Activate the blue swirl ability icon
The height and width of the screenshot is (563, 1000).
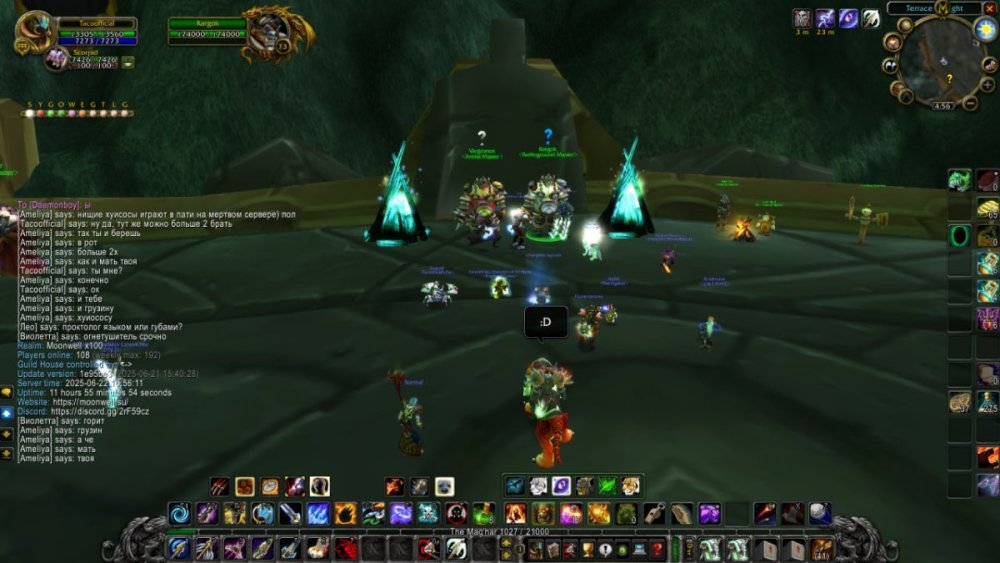180,514
